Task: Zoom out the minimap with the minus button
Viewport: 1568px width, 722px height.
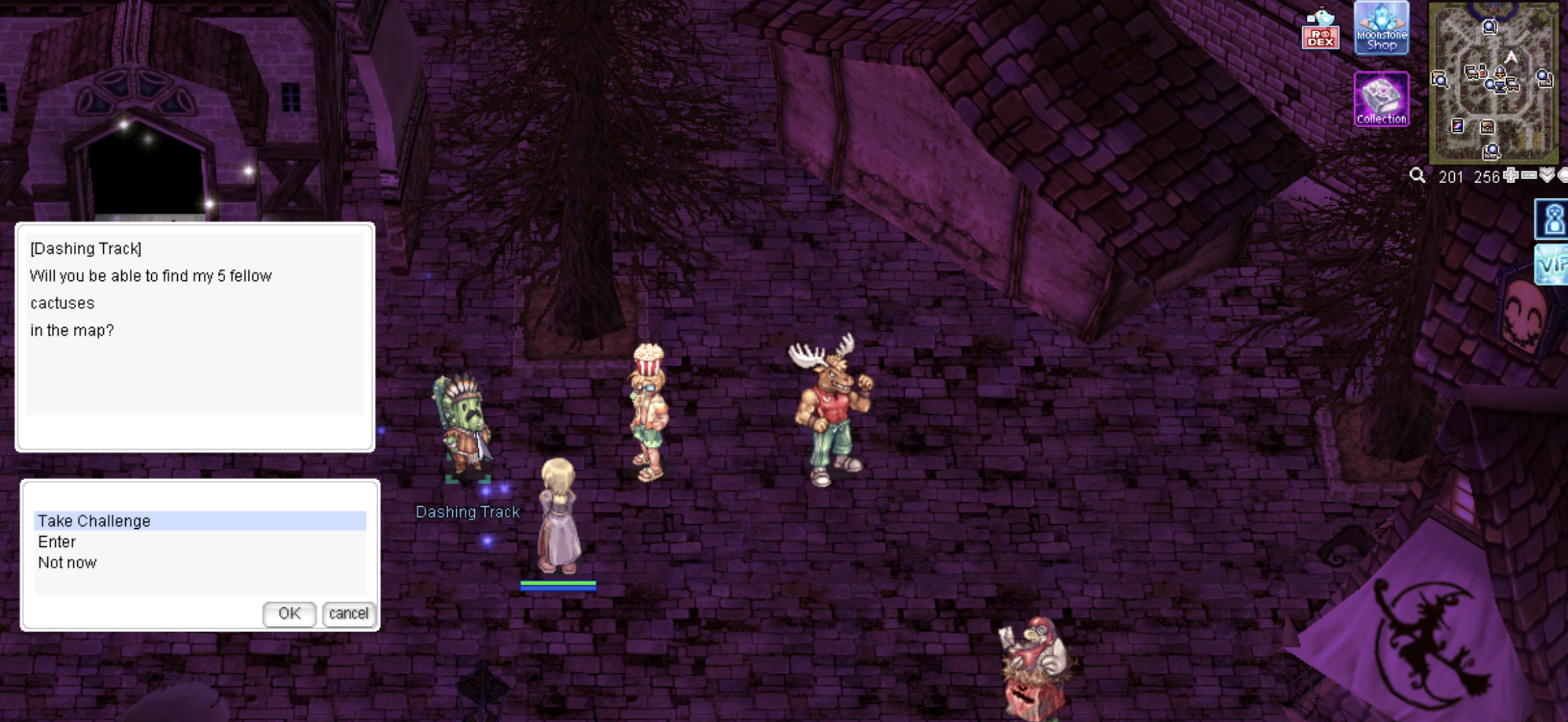Action: 1529,176
